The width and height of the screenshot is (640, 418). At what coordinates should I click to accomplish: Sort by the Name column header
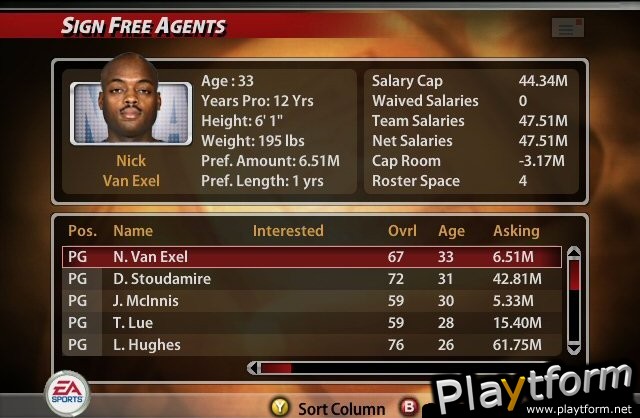133,231
